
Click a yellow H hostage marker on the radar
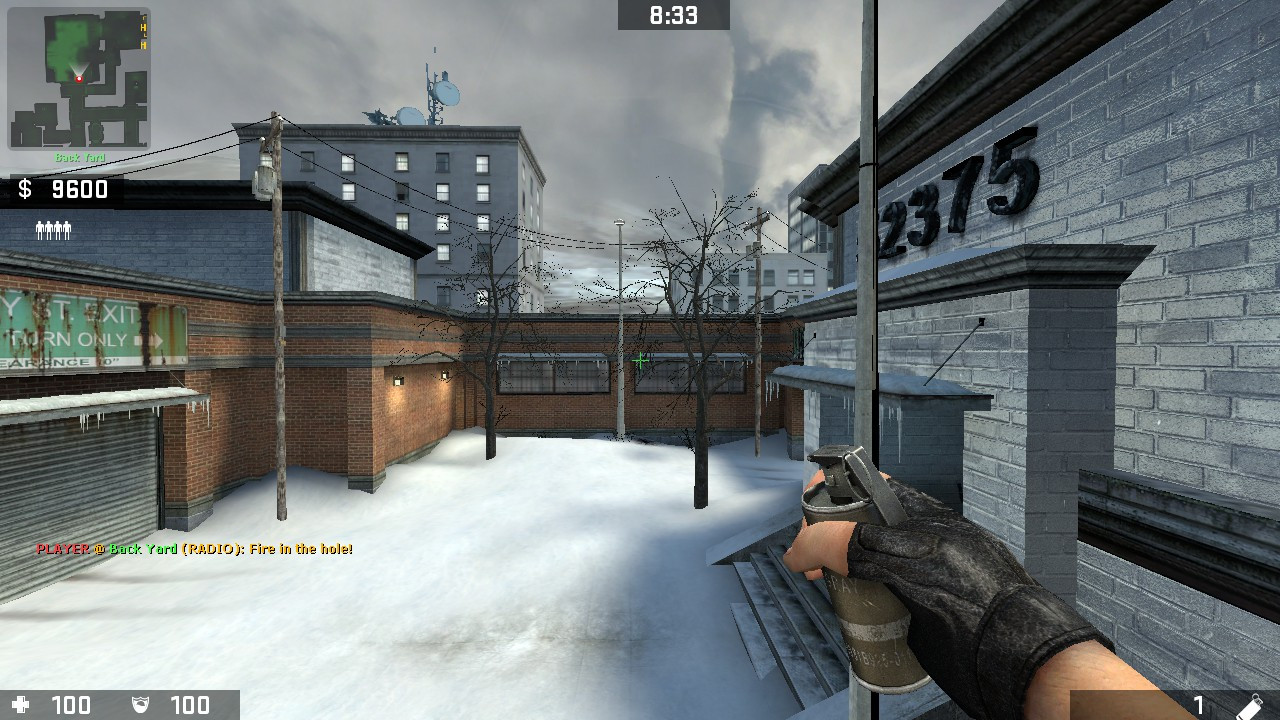click(143, 28)
